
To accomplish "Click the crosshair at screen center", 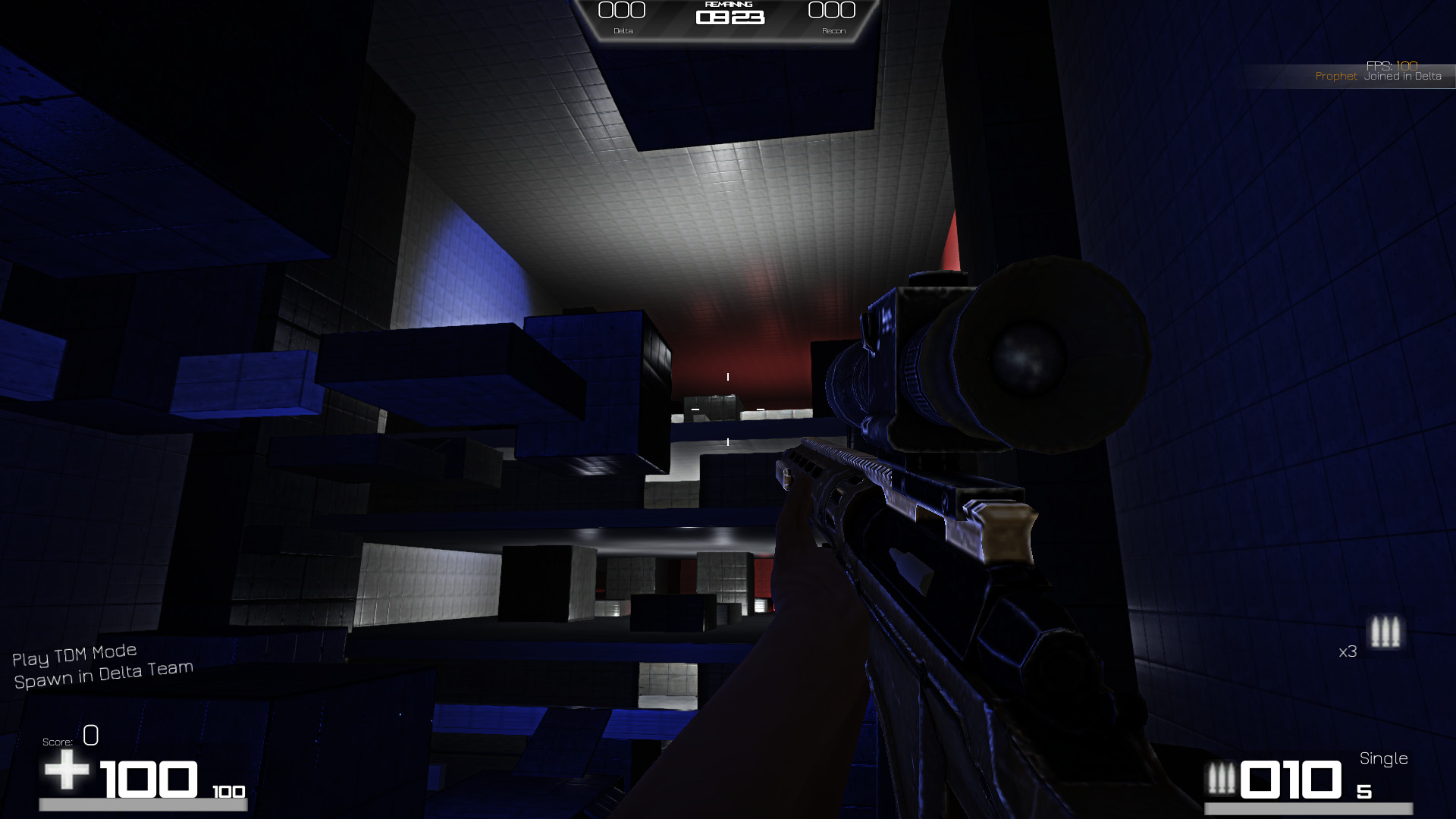I will point(726,409).
